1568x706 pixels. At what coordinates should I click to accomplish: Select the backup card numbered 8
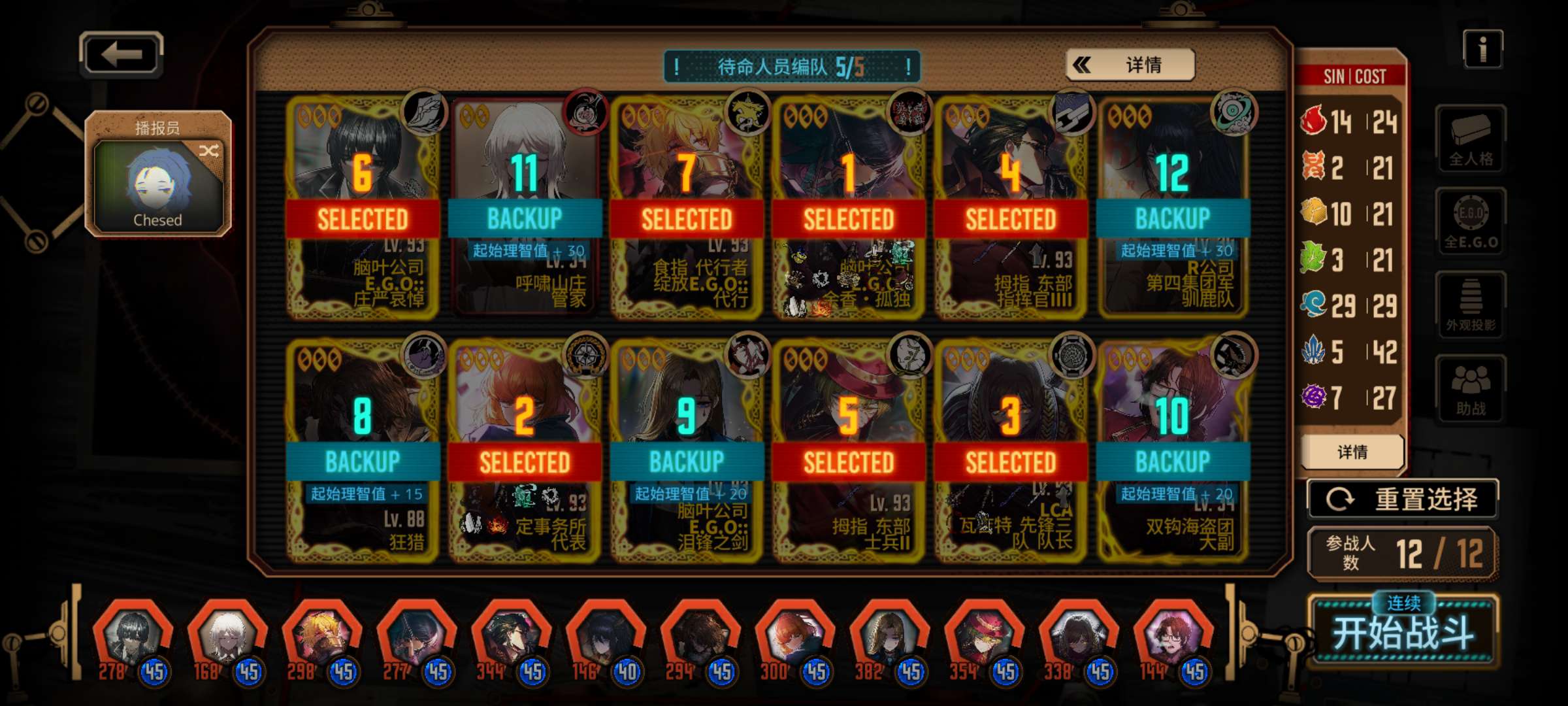pyautogui.click(x=363, y=451)
